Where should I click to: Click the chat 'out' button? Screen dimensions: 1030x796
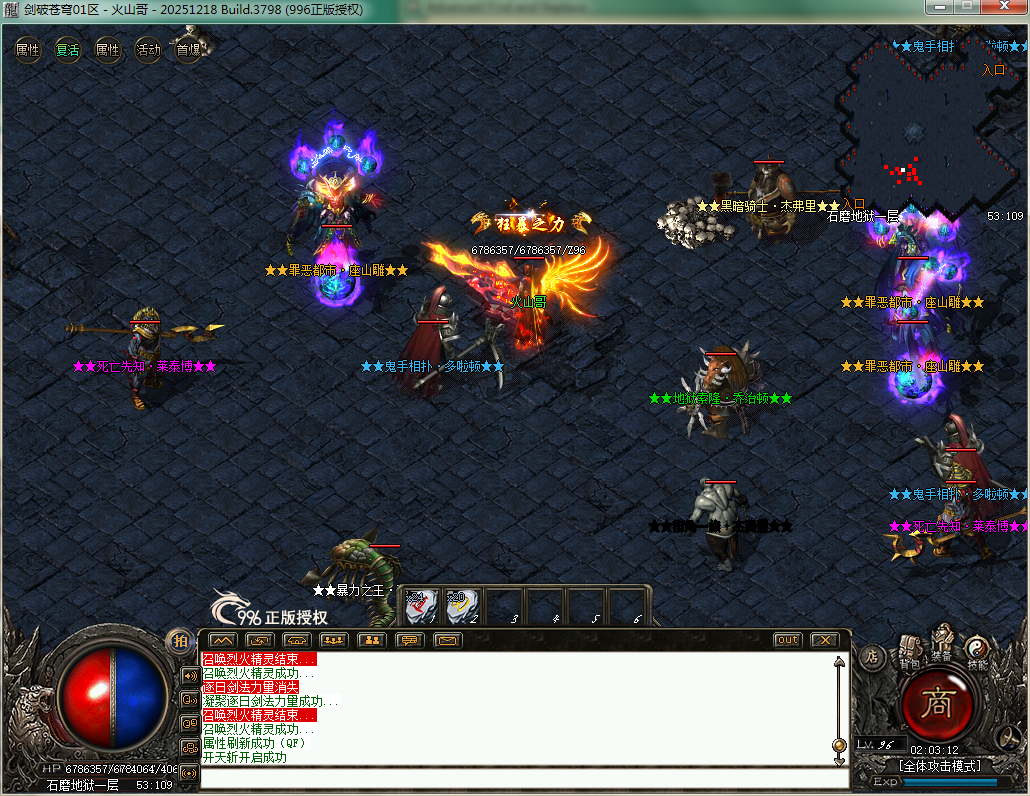click(x=788, y=640)
